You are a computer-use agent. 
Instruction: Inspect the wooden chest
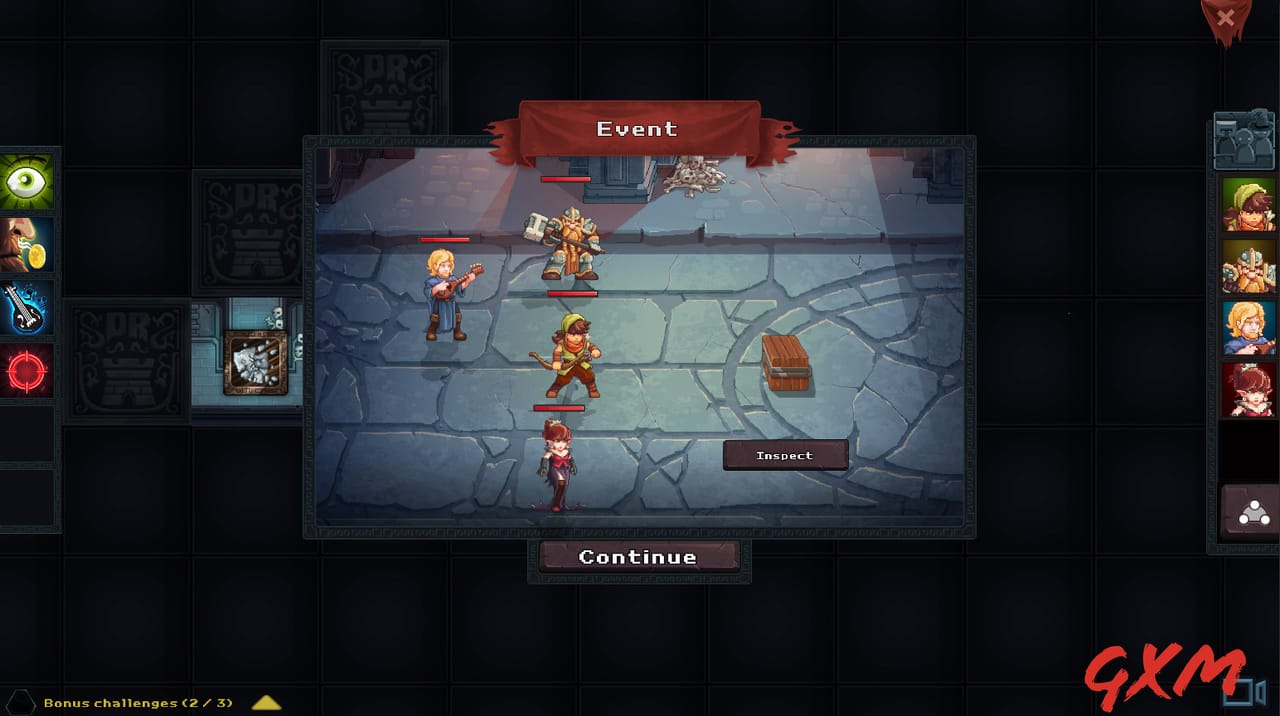[785, 455]
